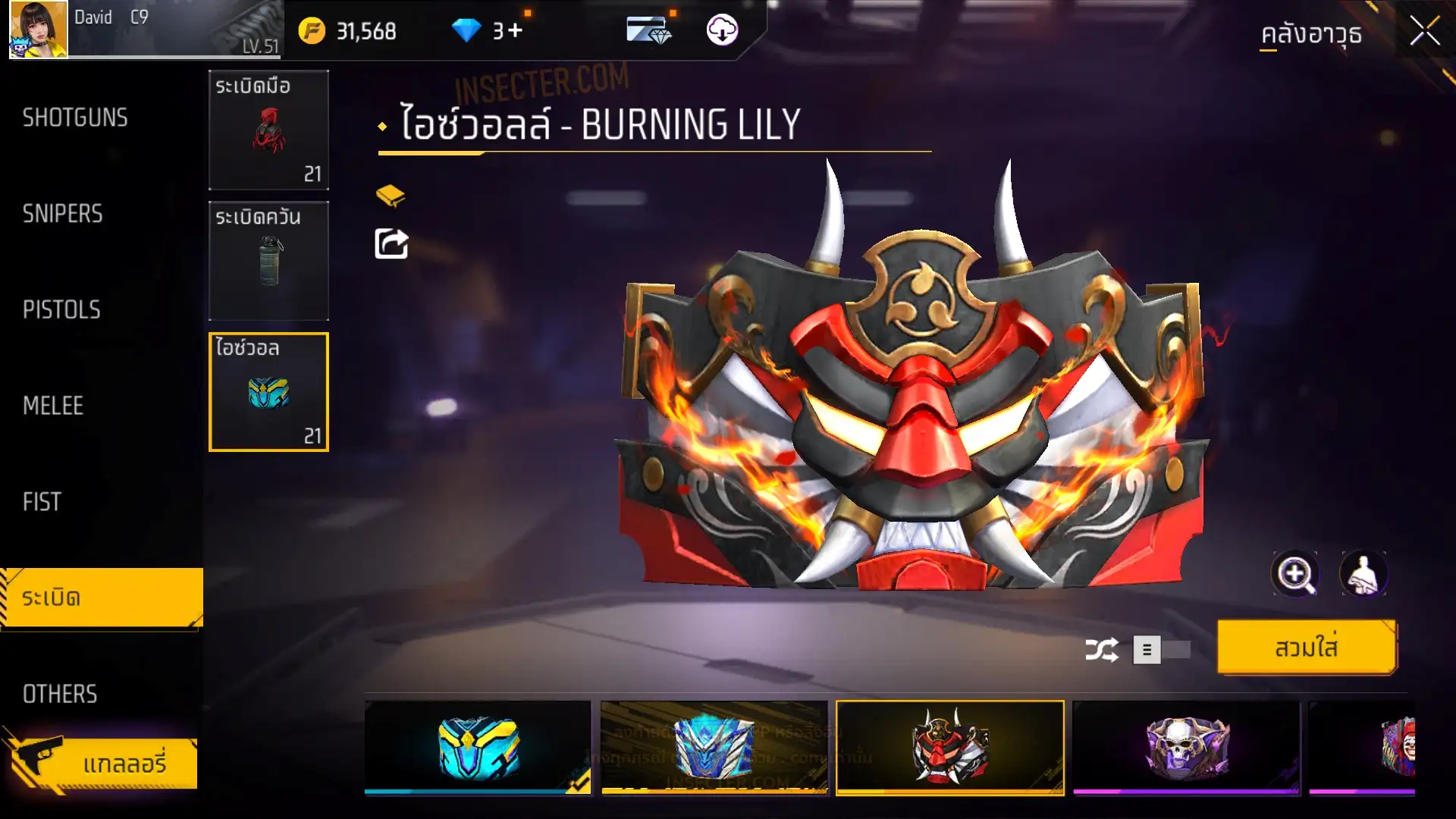
Task: Close the weapon vault screen
Action: coord(1423,32)
